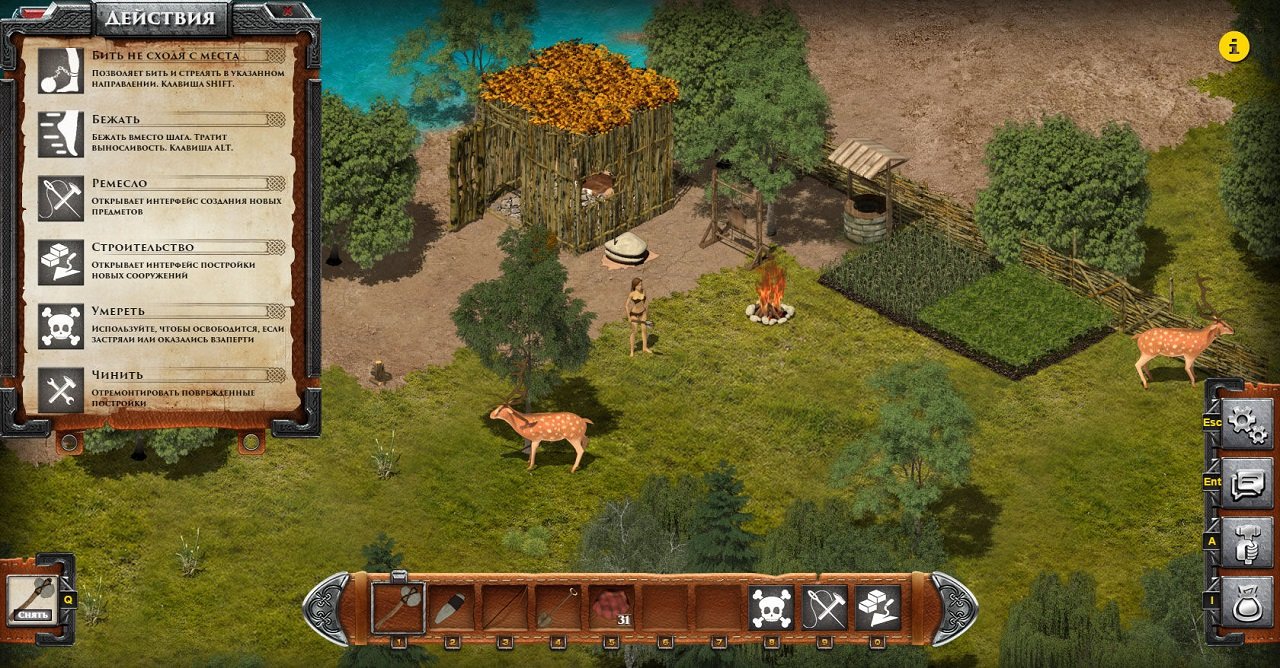
Task: Open the inventory bag button
Action: (1247, 601)
